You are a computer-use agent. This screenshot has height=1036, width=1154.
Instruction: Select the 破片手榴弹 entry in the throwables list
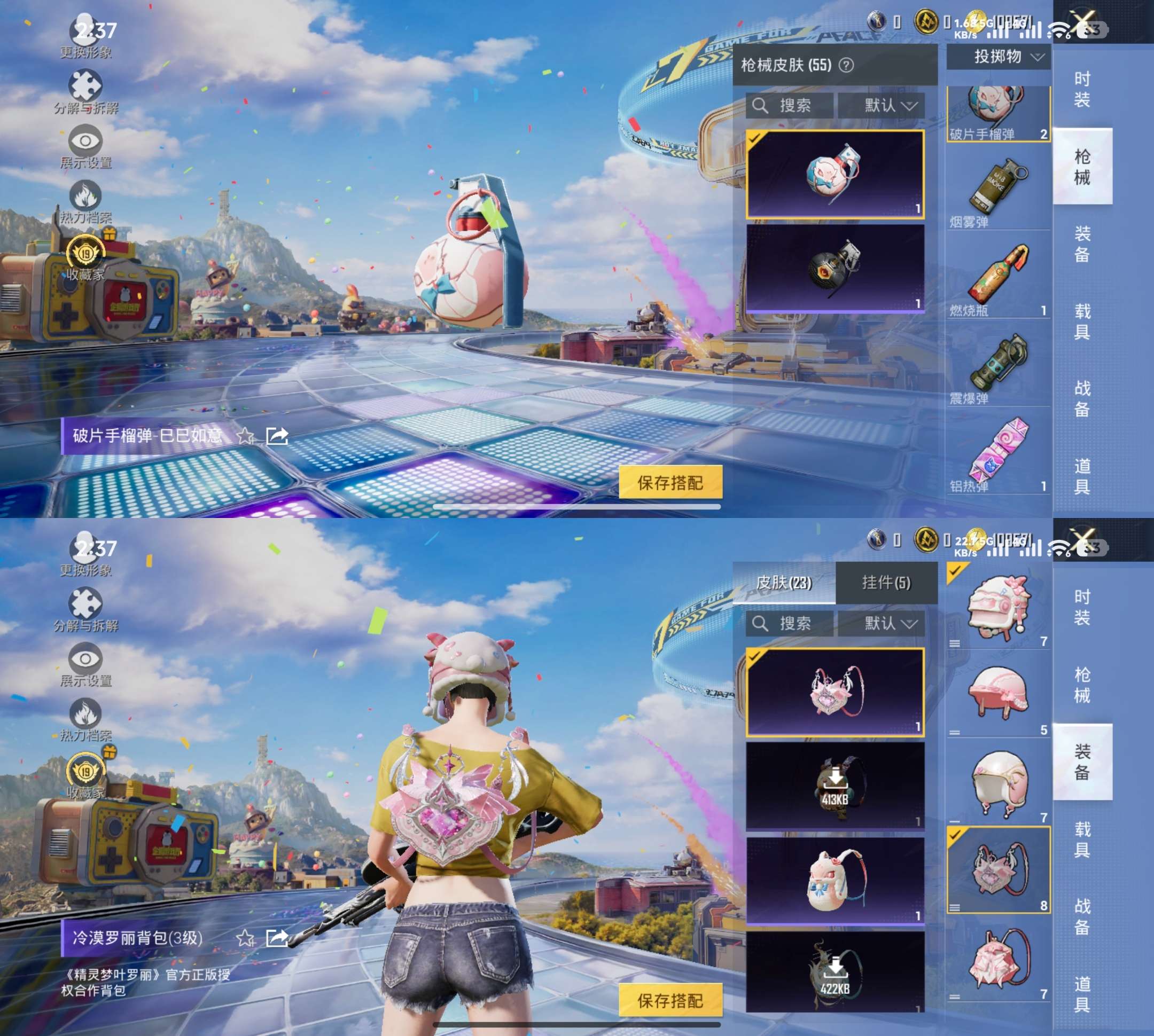pyautogui.click(x=998, y=114)
